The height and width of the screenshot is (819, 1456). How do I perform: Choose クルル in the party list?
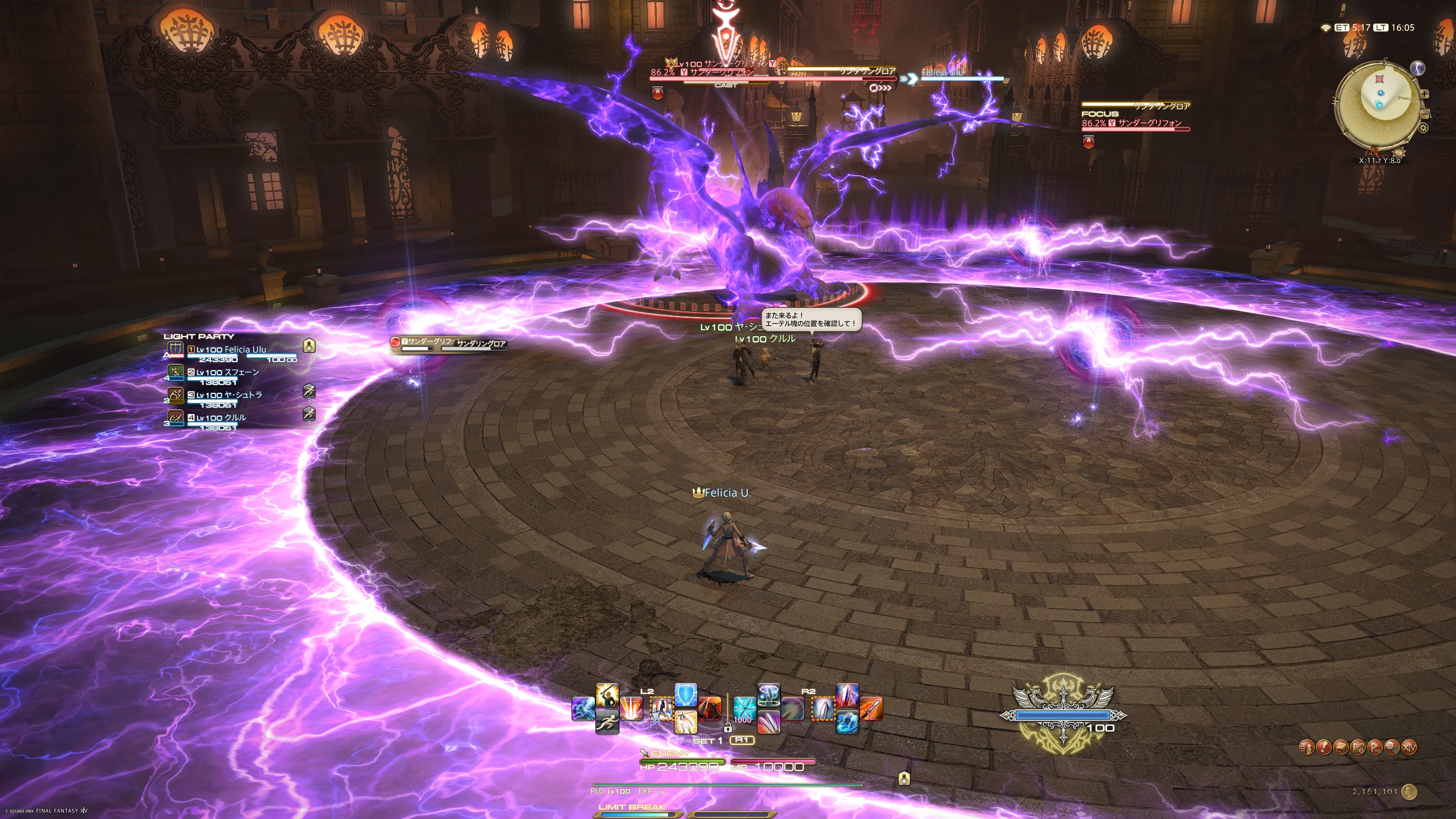coord(221,418)
